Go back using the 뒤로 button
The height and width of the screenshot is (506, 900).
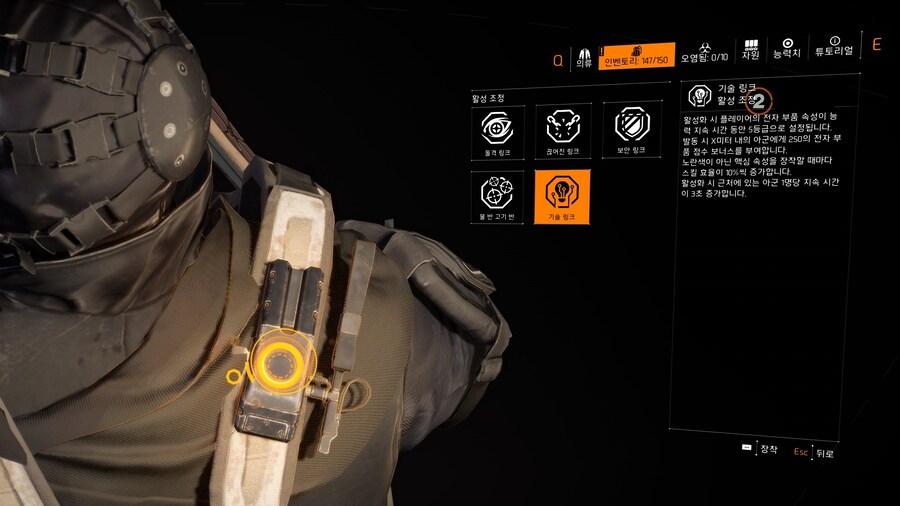click(815, 452)
